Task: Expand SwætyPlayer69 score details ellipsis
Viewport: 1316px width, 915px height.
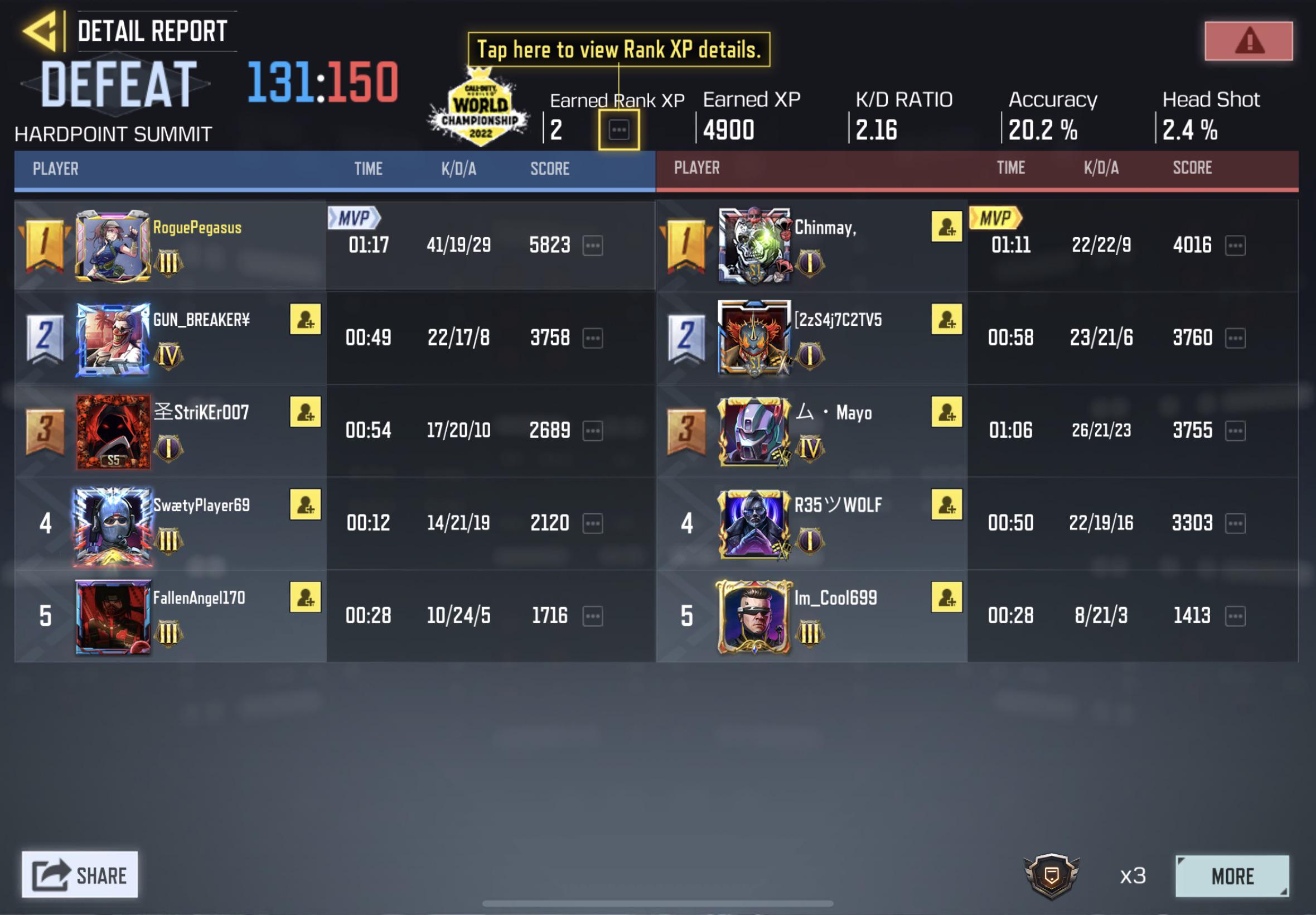Action: (593, 522)
